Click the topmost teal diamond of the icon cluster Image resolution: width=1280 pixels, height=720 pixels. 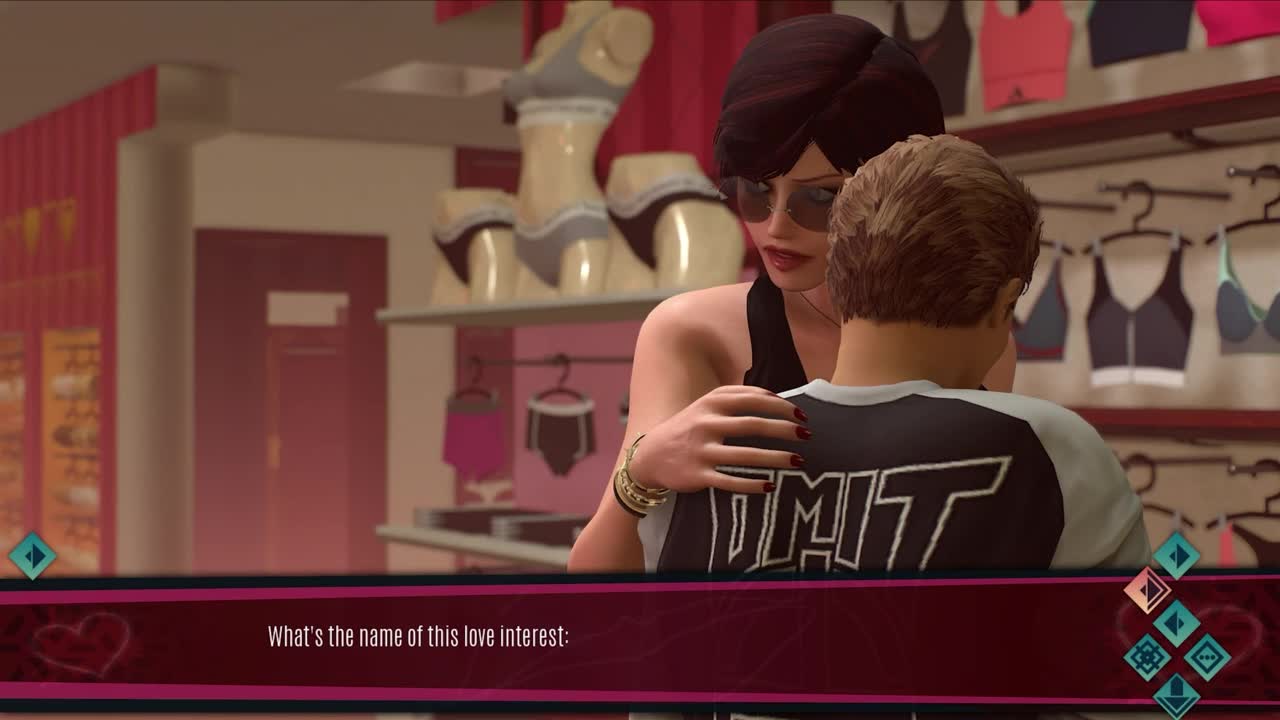(x=1177, y=555)
